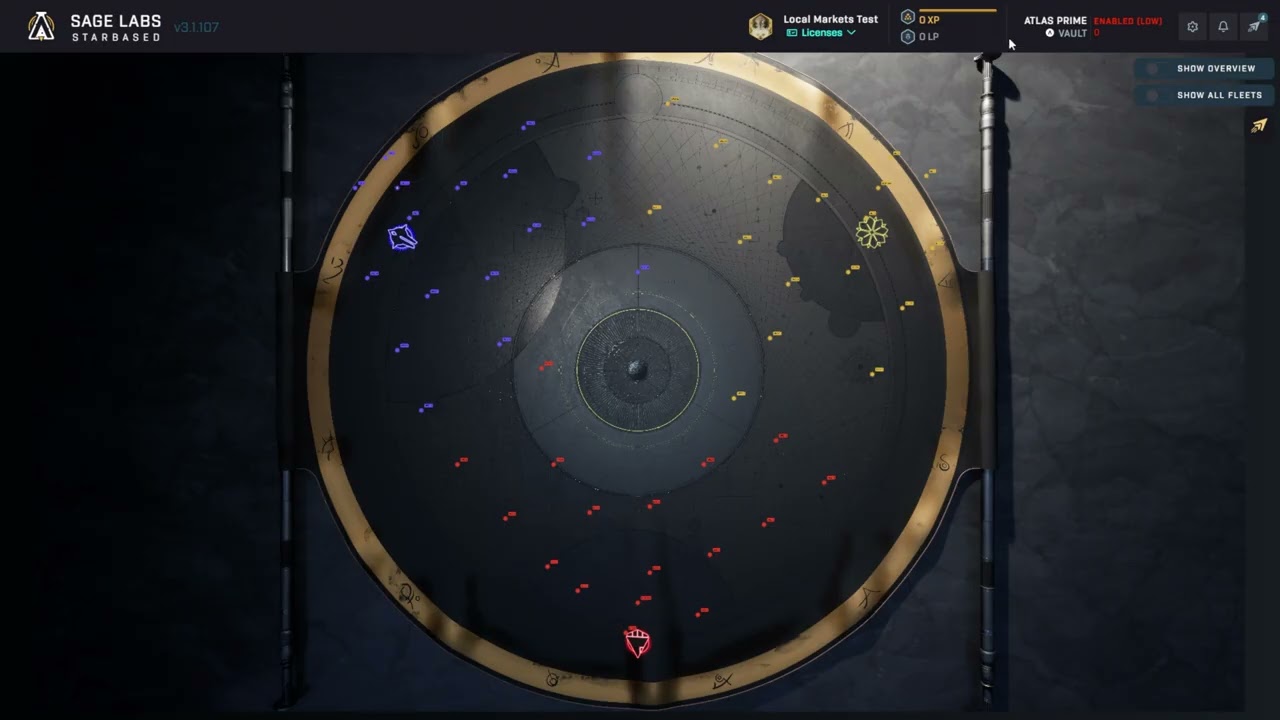Open the game settings gear icon
This screenshot has width=1280, height=720.
tap(1192, 26)
